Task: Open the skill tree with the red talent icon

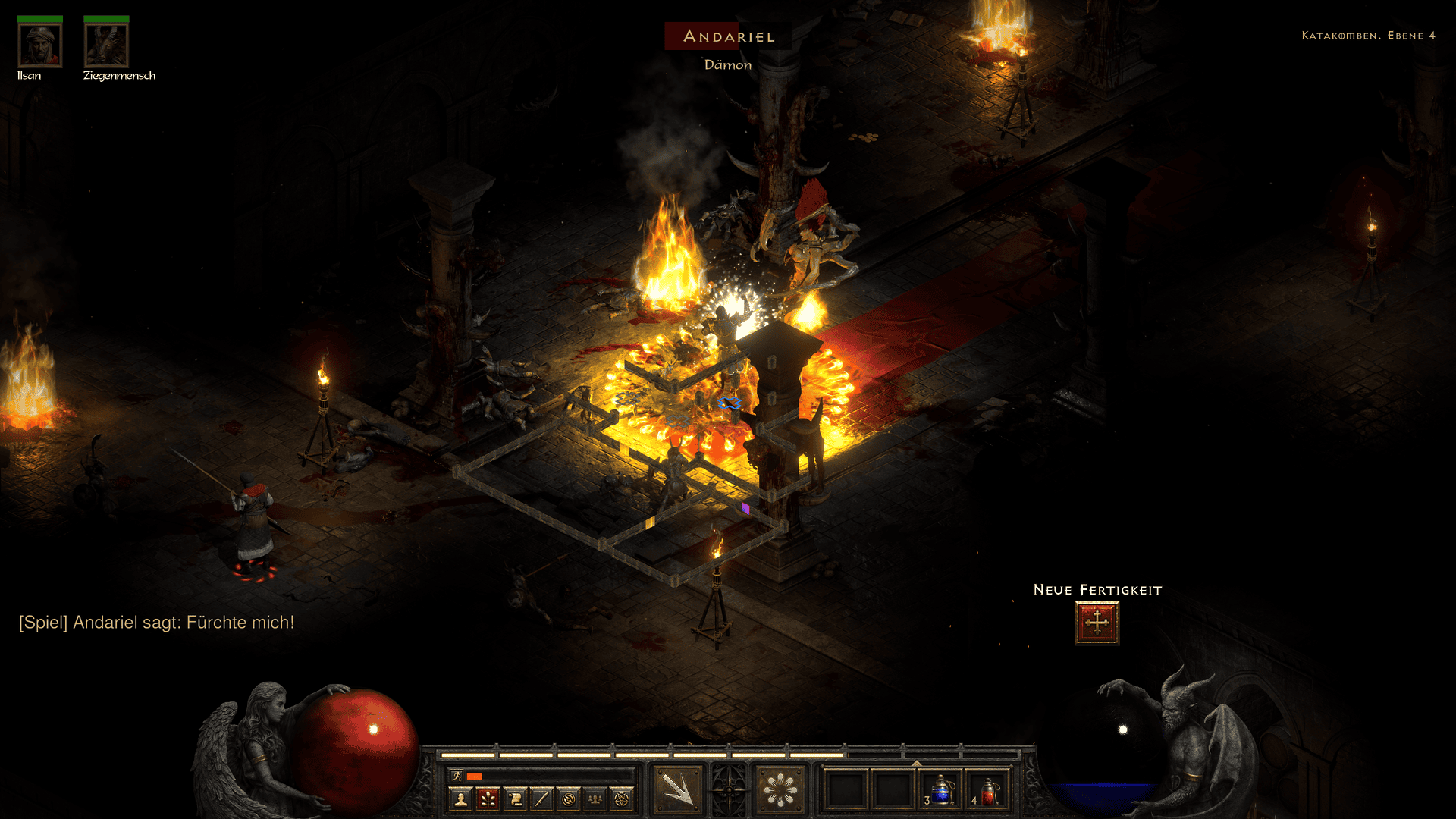Action: click(x=488, y=799)
